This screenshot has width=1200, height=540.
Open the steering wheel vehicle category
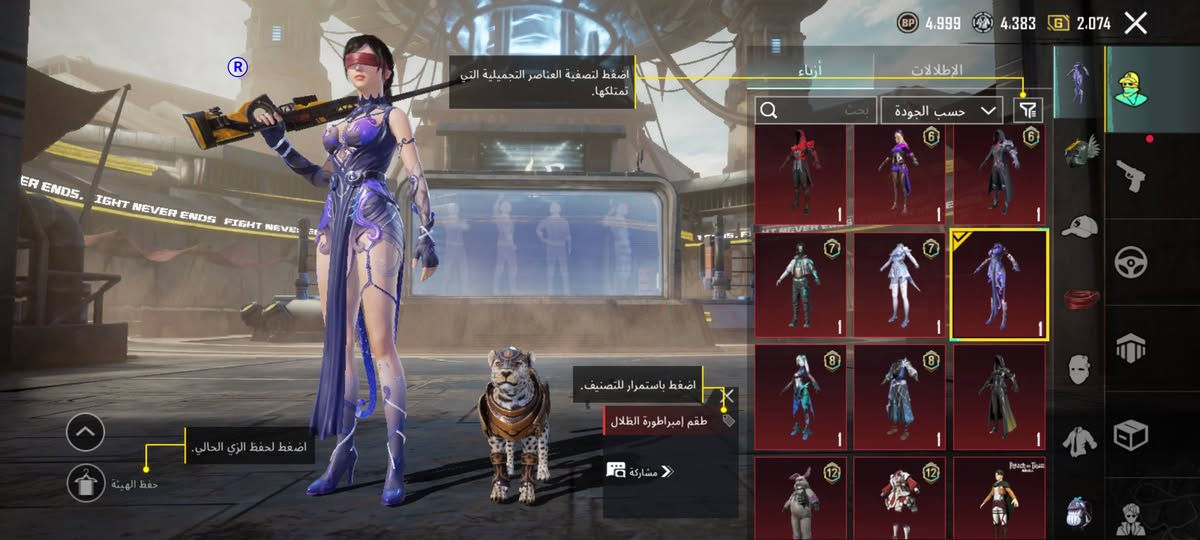point(1131,262)
